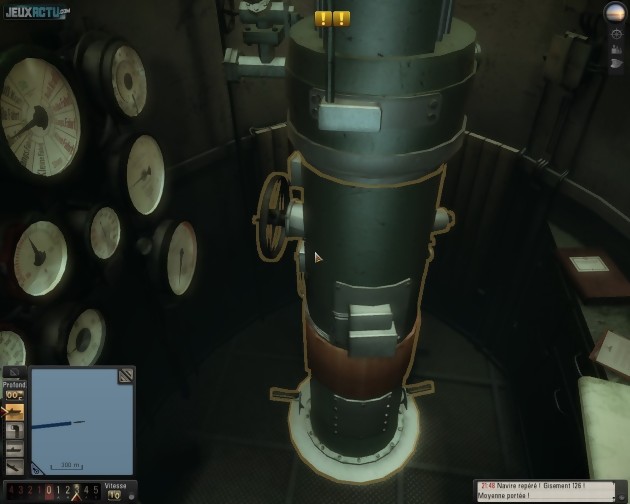The image size is (630, 504).
Task: Expand the minimap with its corner button
Action: [x=125, y=376]
